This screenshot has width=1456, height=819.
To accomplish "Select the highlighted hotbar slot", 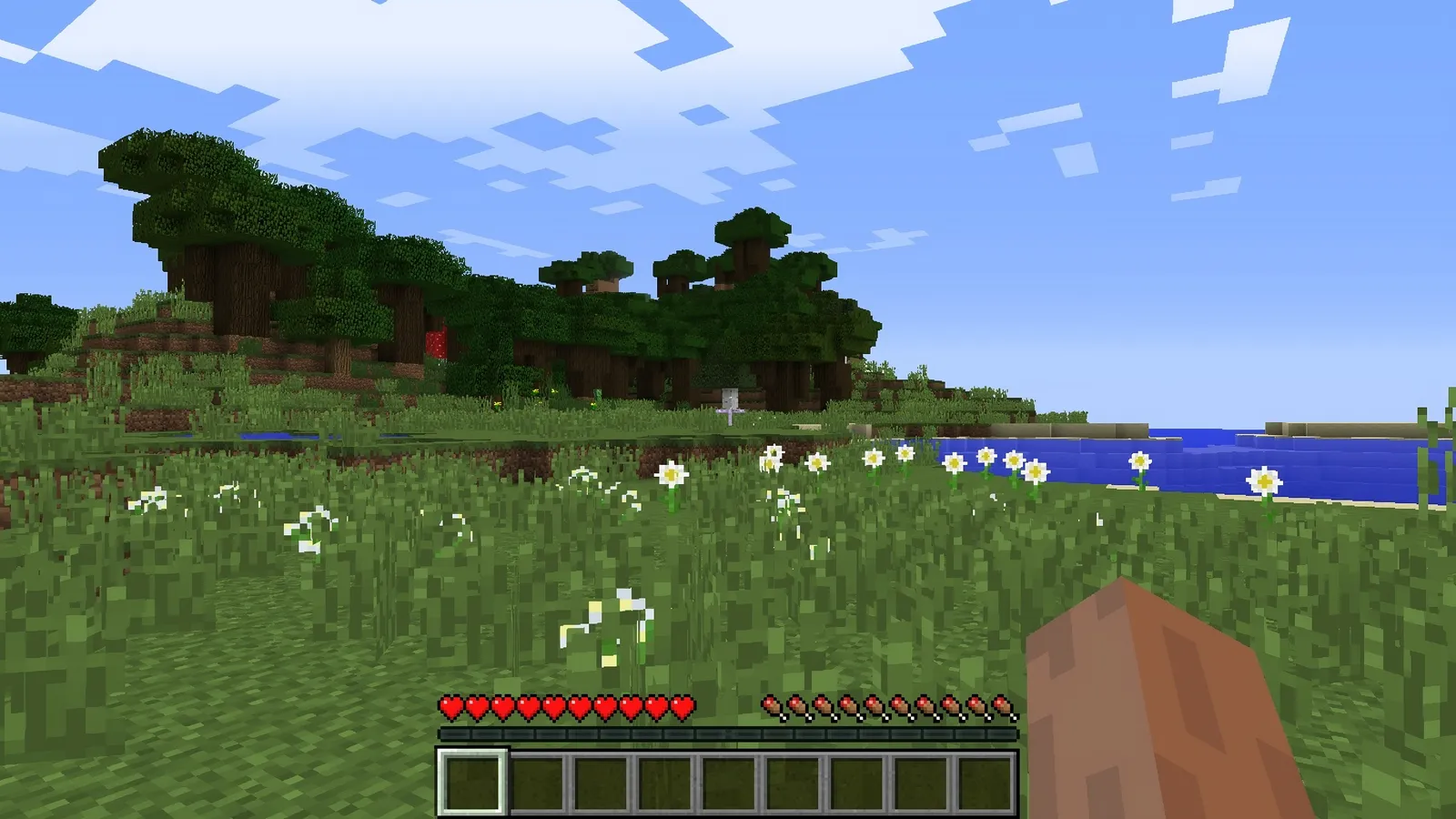I will click(x=472, y=782).
